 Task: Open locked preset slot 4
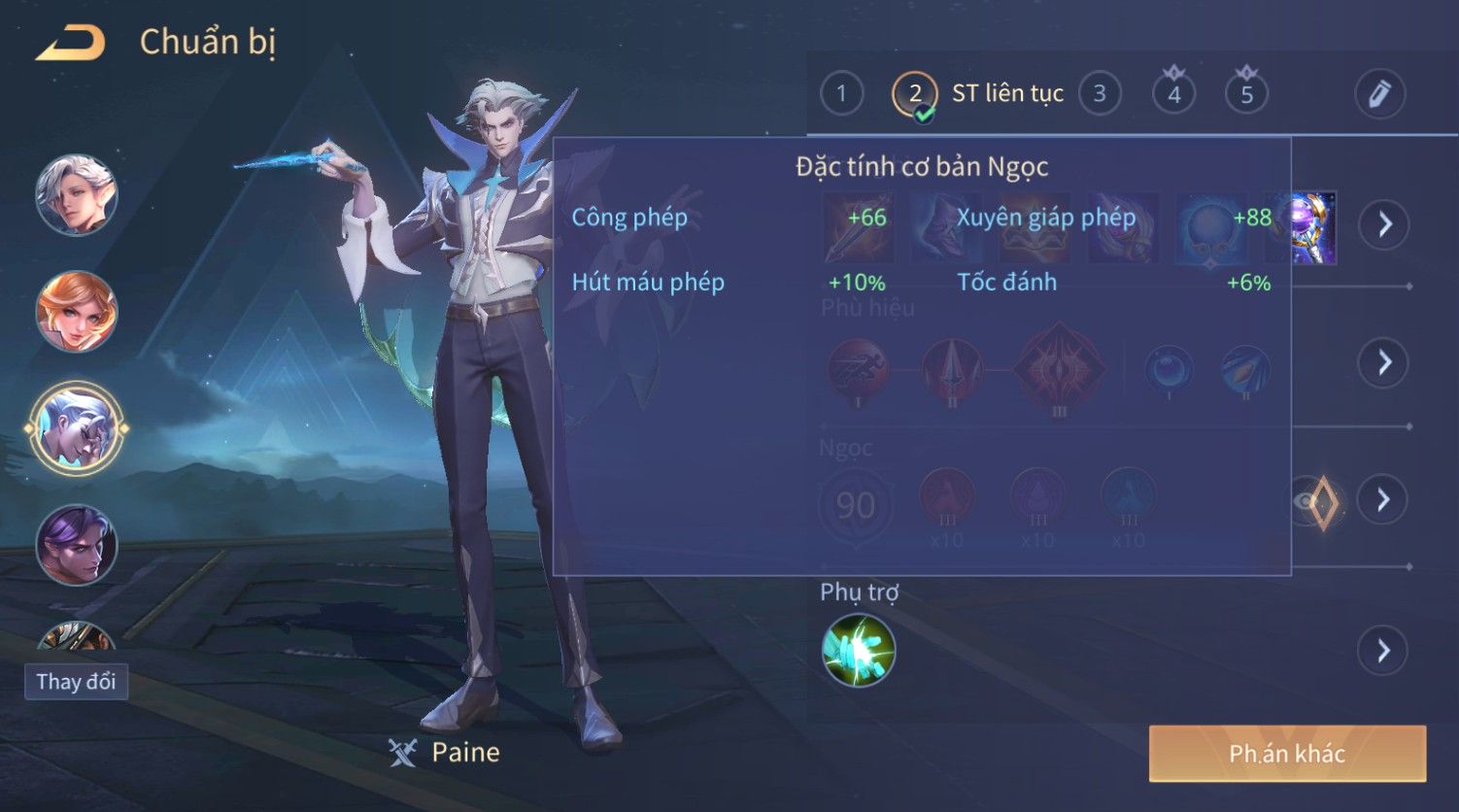(1173, 94)
